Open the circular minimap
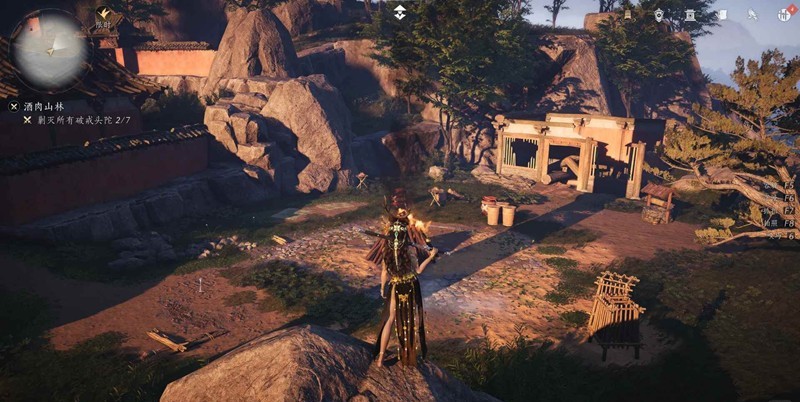800x402 pixels. point(49,48)
